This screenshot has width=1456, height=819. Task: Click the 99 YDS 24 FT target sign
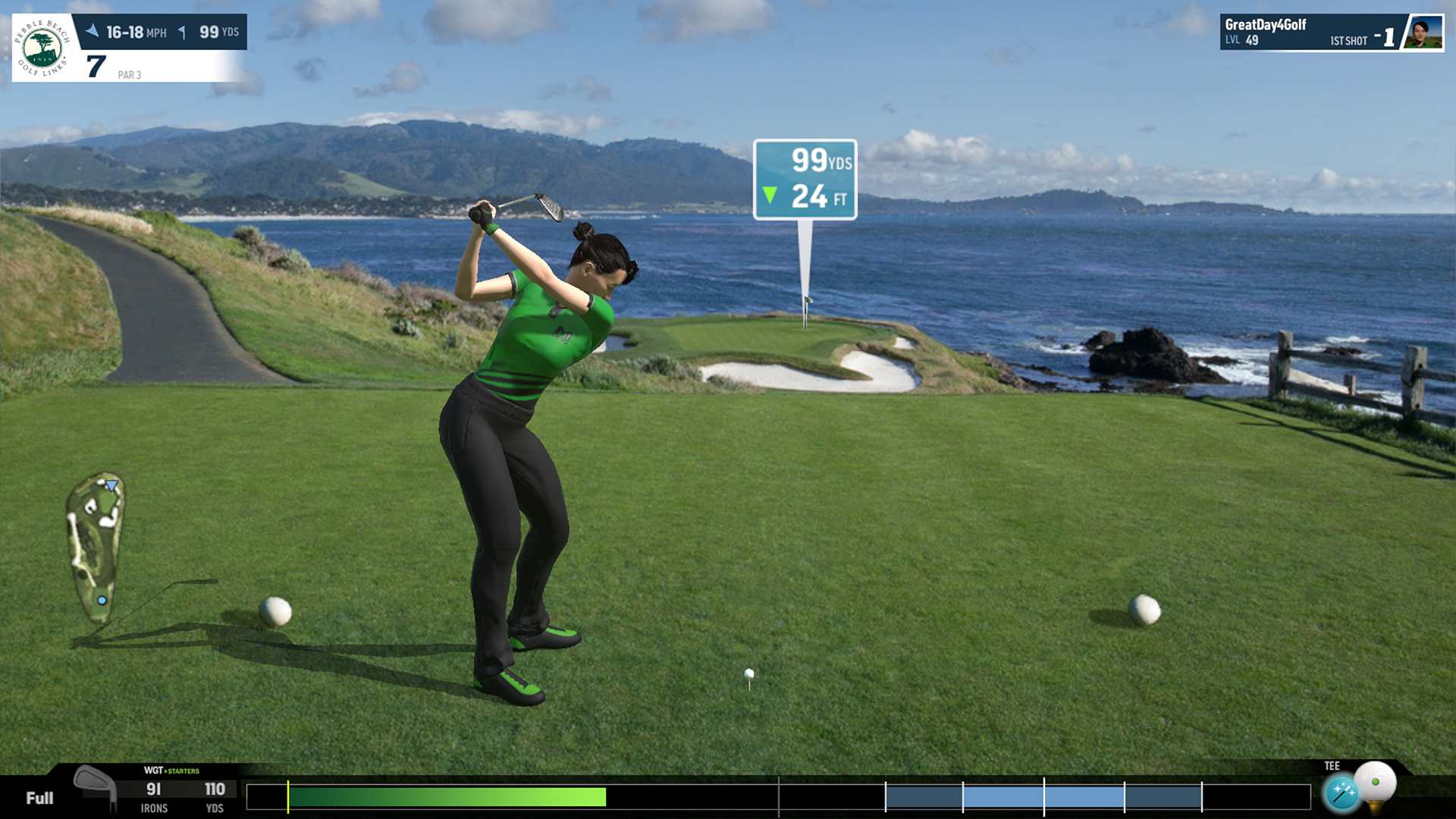[806, 178]
